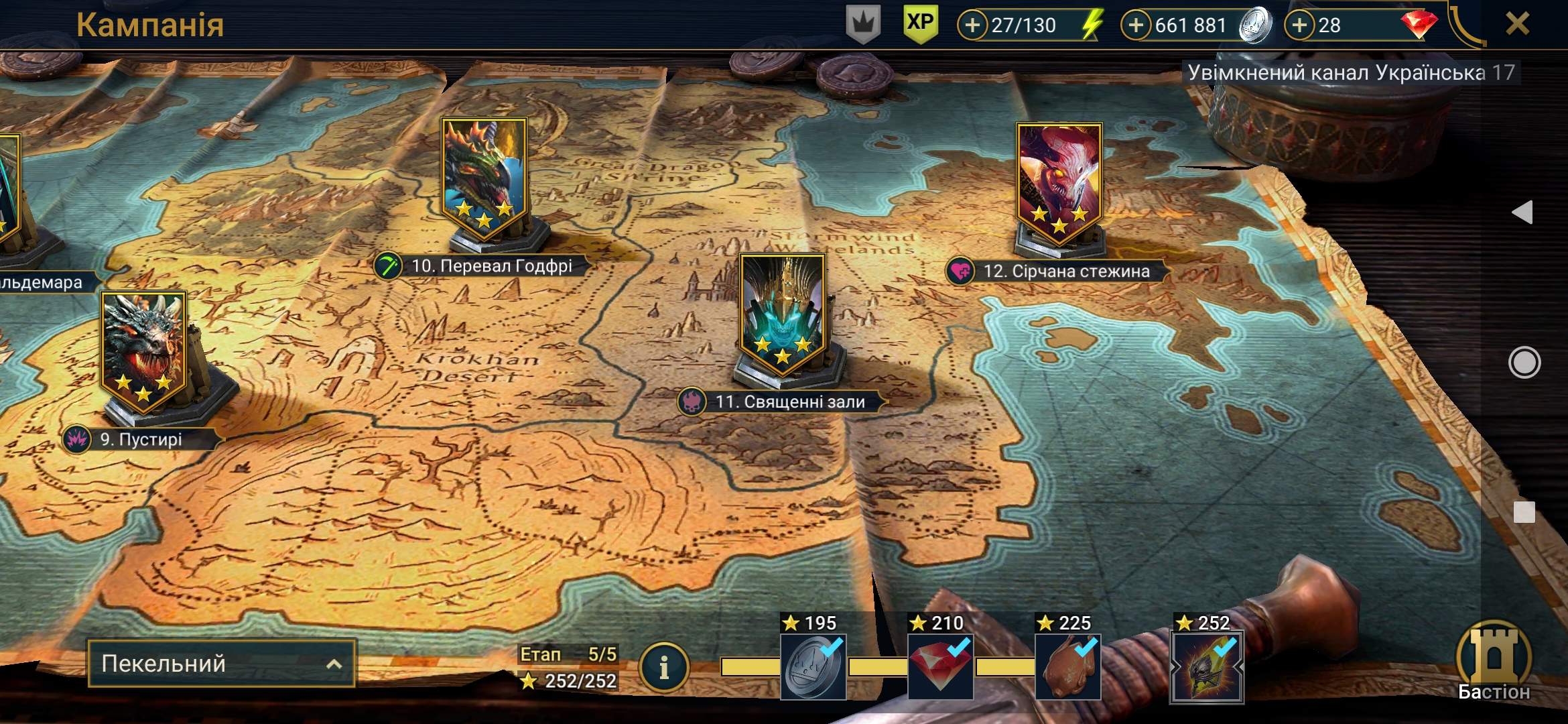Show star rewards info button
The height and width of the screenshot is (724, 1568).
pyautogui.click(x=663, y=667)
